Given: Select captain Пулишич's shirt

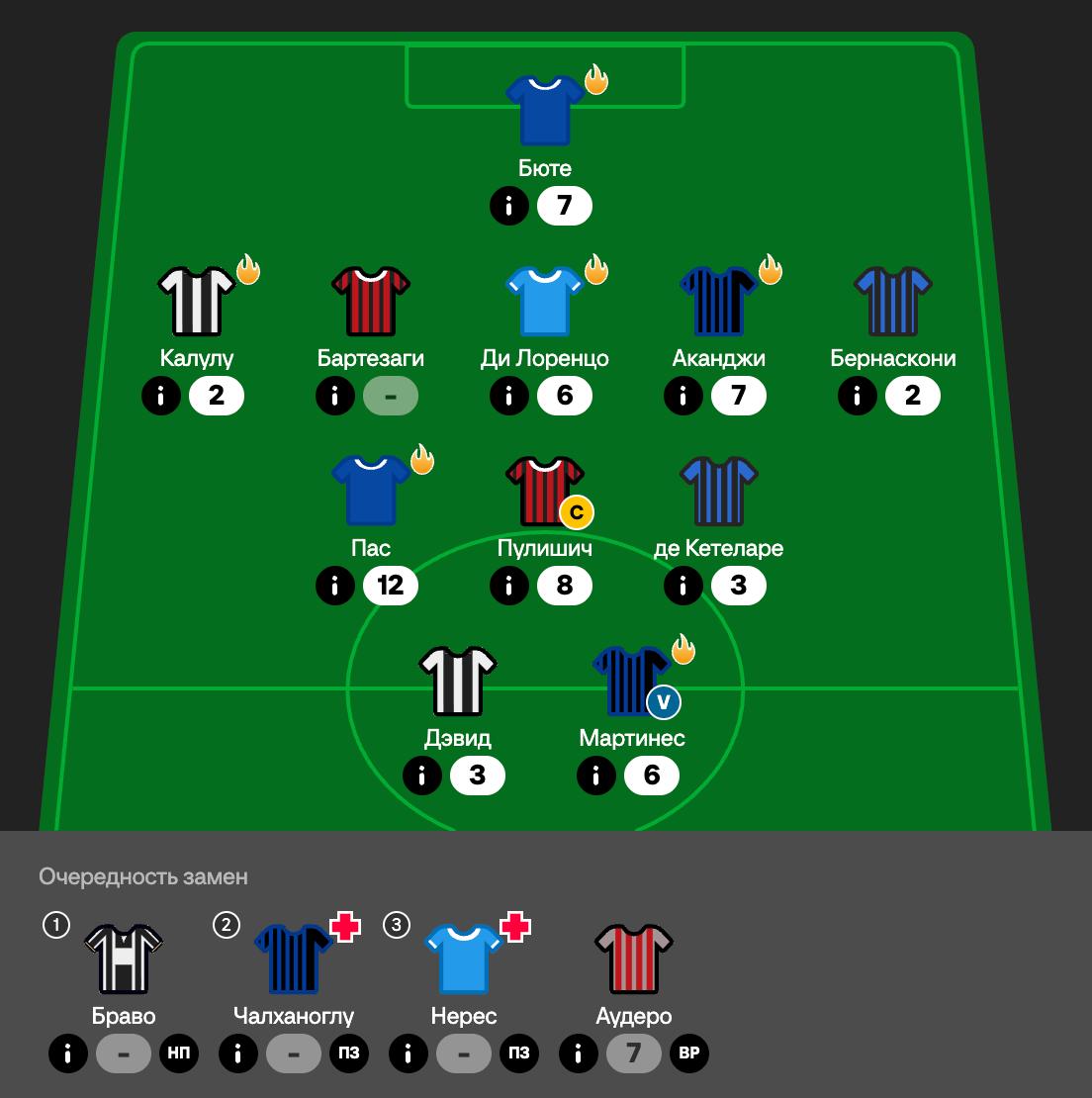Looking at the screenshot, I should (545, 490).
